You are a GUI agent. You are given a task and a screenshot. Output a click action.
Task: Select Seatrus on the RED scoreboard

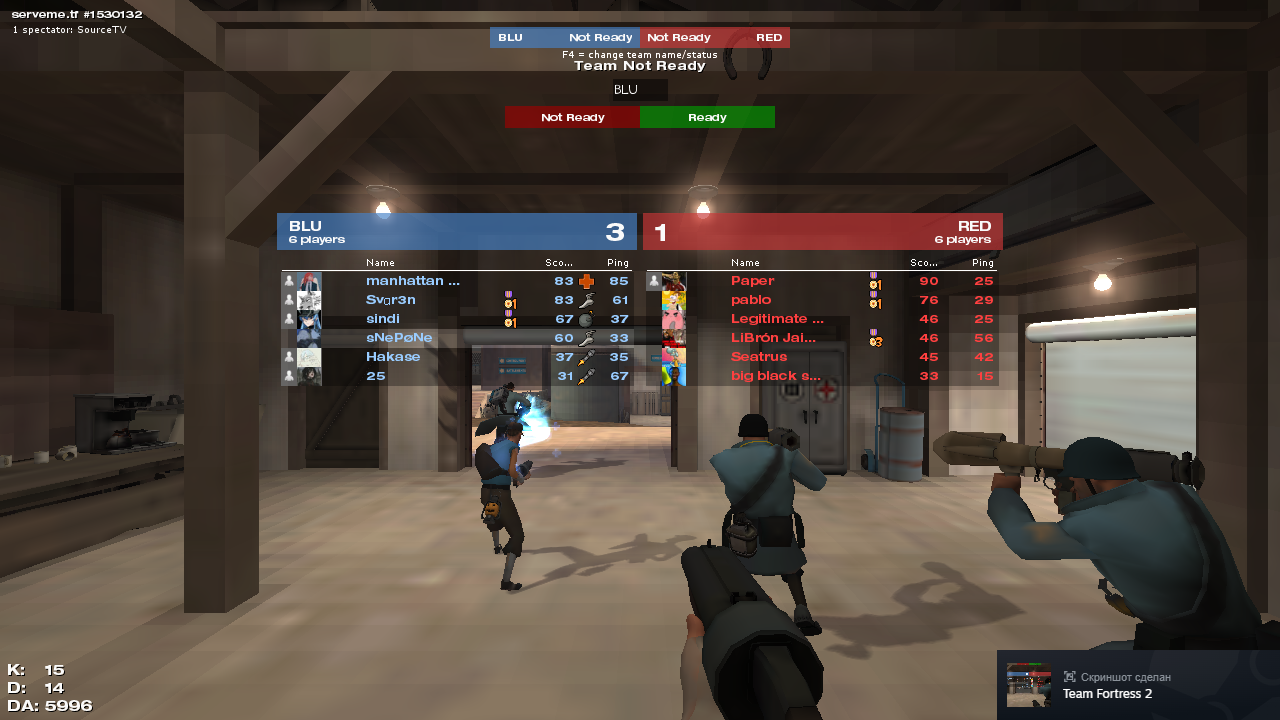tap(759, 357)
